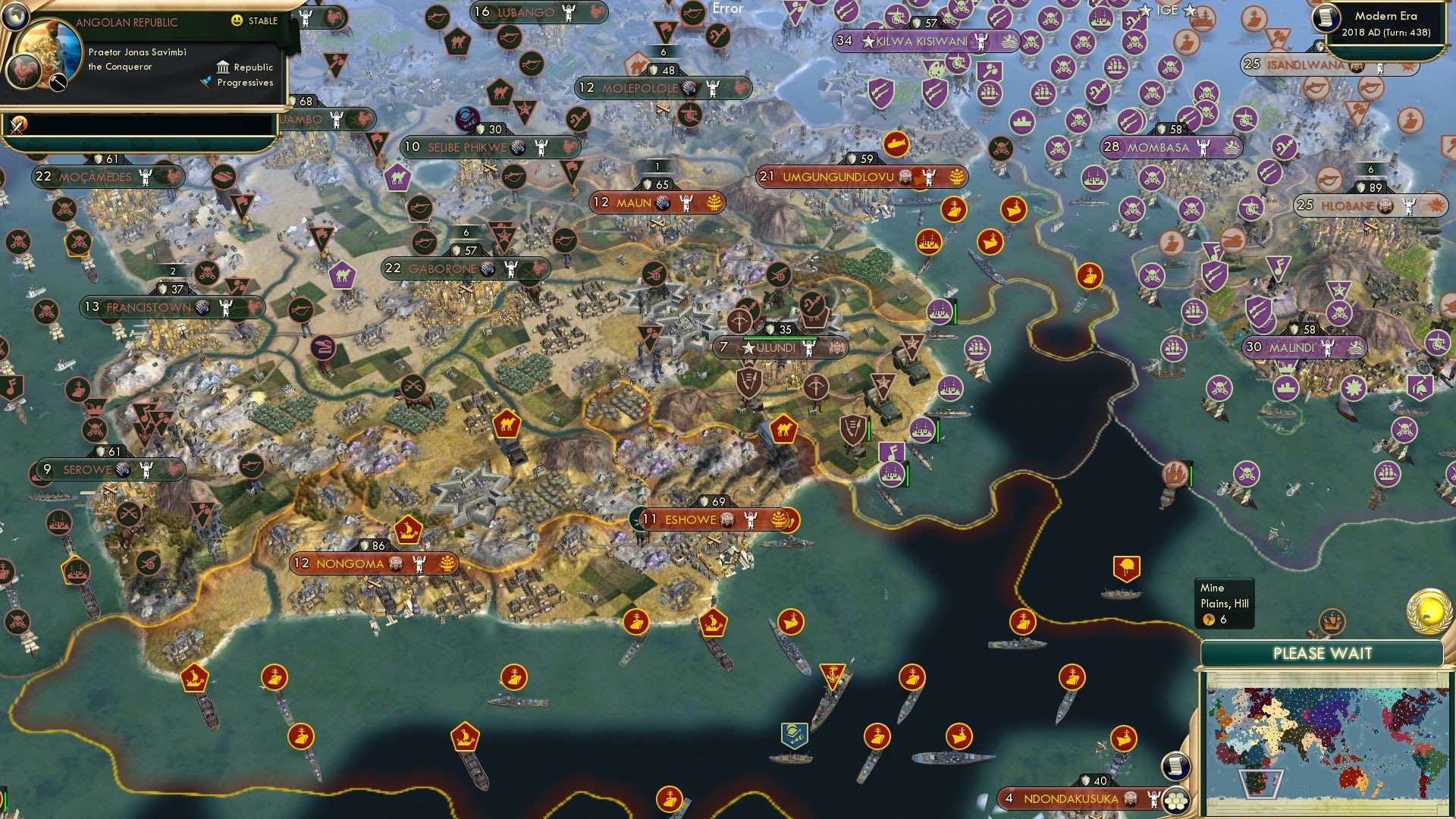
Task: Open Social Policies via the golden laurel icon
Action: (1429, 611)
